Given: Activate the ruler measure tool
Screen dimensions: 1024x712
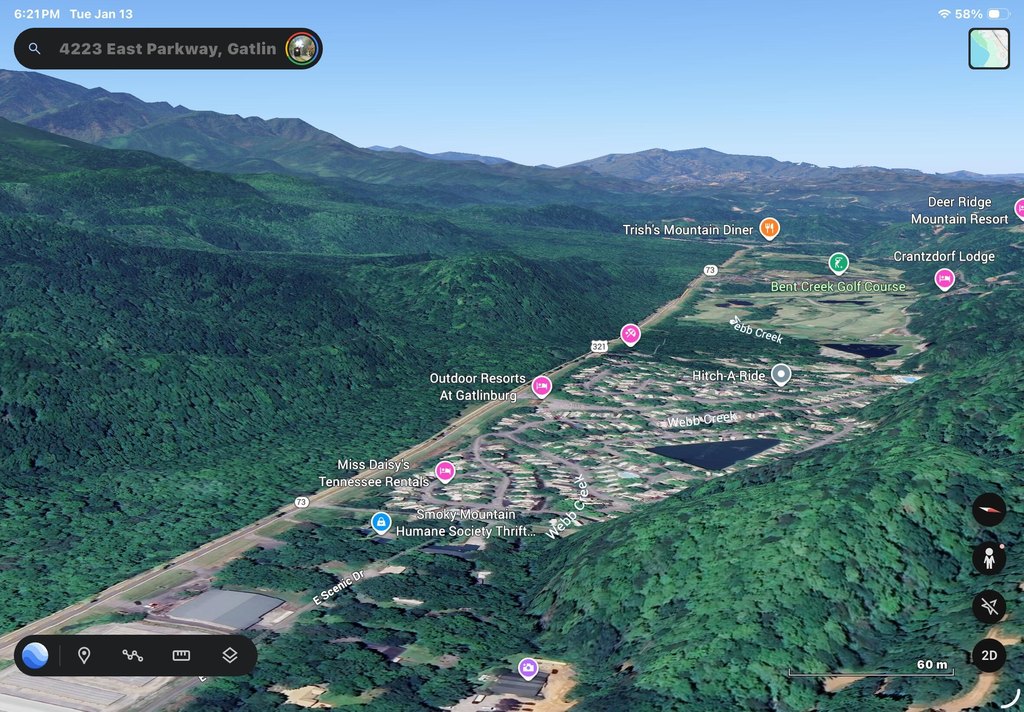Looking at the screenshot, I should pos(181,656).
